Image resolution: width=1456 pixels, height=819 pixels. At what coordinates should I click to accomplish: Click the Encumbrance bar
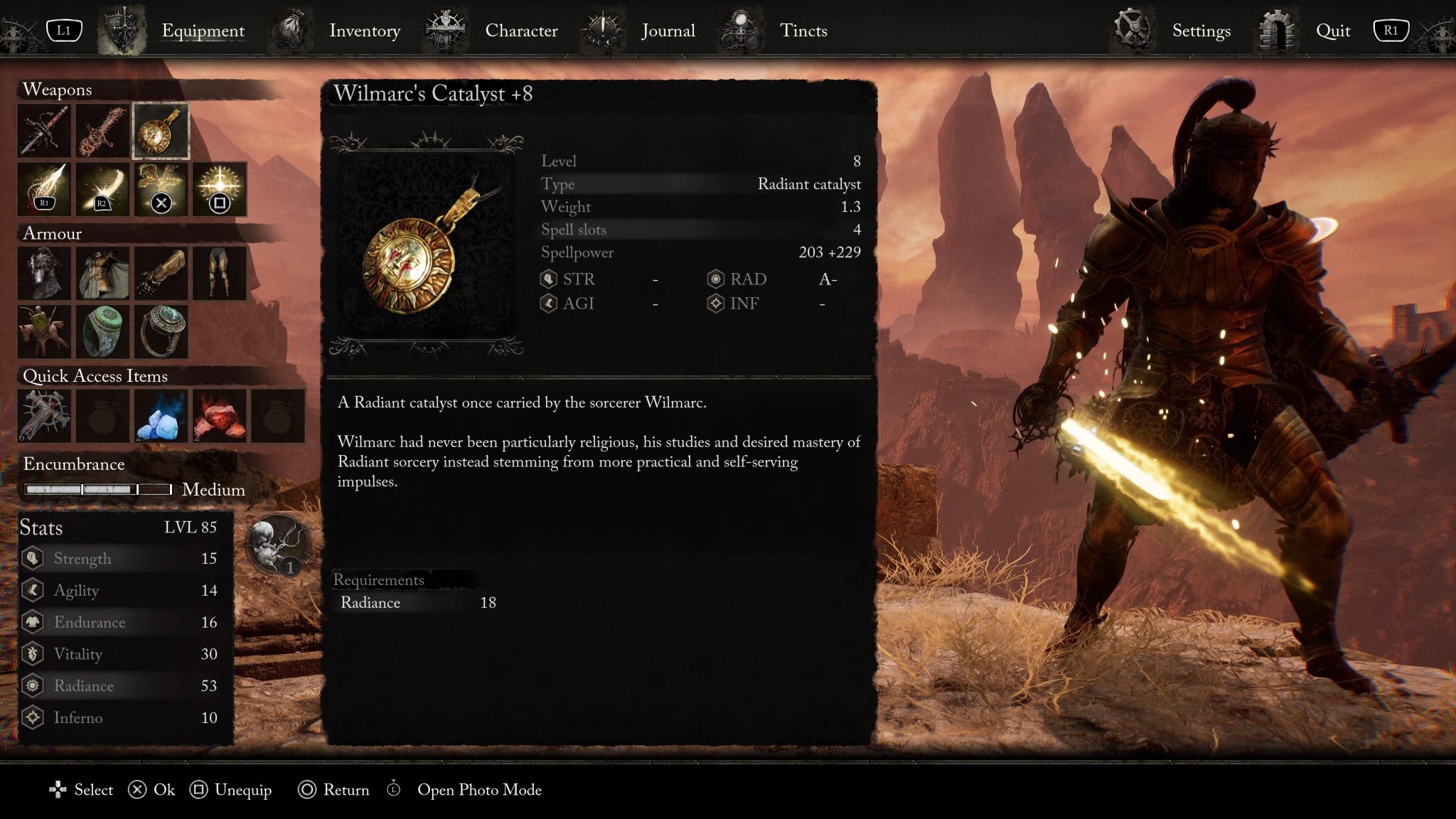[97, 488]
